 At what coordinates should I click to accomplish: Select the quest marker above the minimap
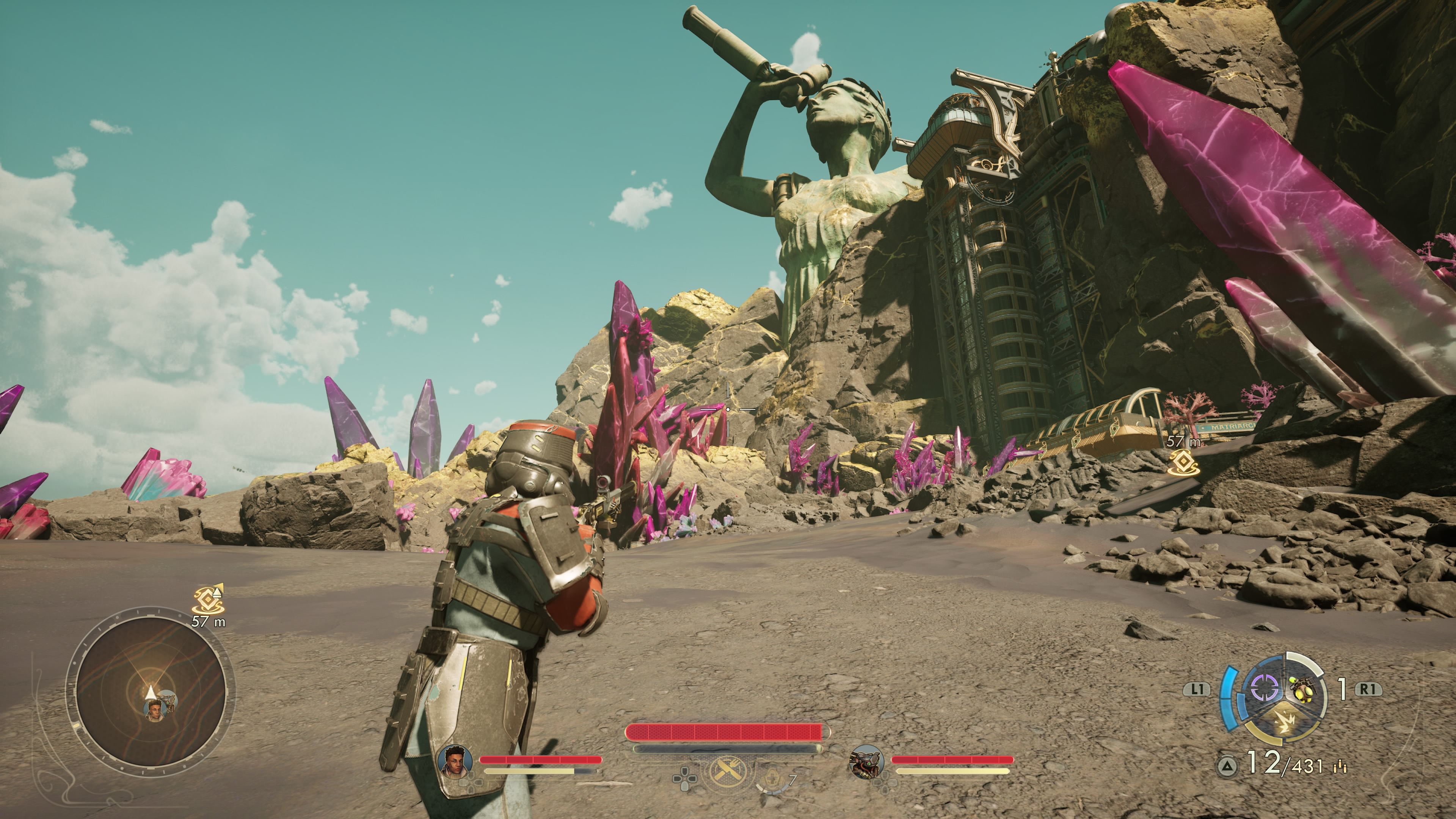click(x=209, y=601)
